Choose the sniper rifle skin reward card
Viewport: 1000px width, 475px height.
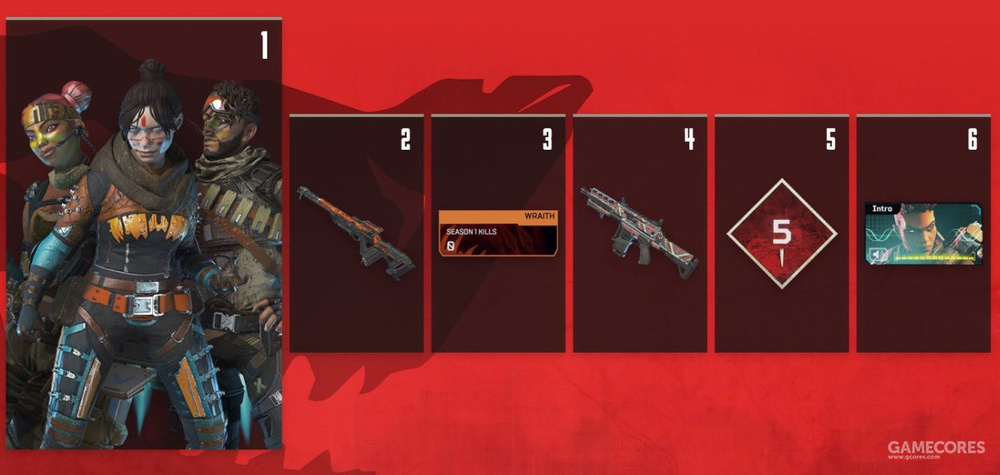pyautogui.click(x=357, y=234)
